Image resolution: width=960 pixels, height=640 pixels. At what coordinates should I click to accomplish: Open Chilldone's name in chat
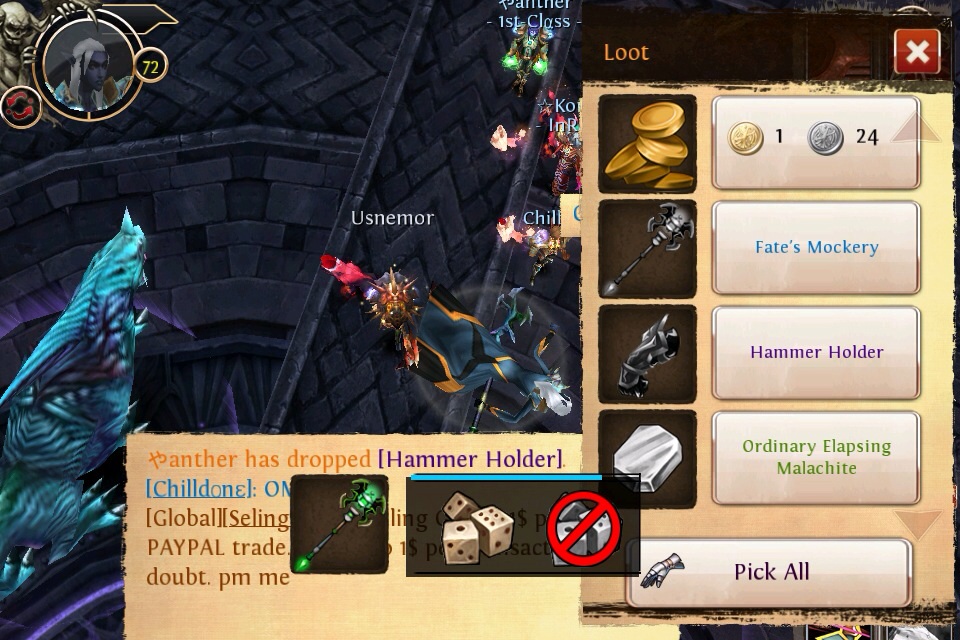coord(196,489)
